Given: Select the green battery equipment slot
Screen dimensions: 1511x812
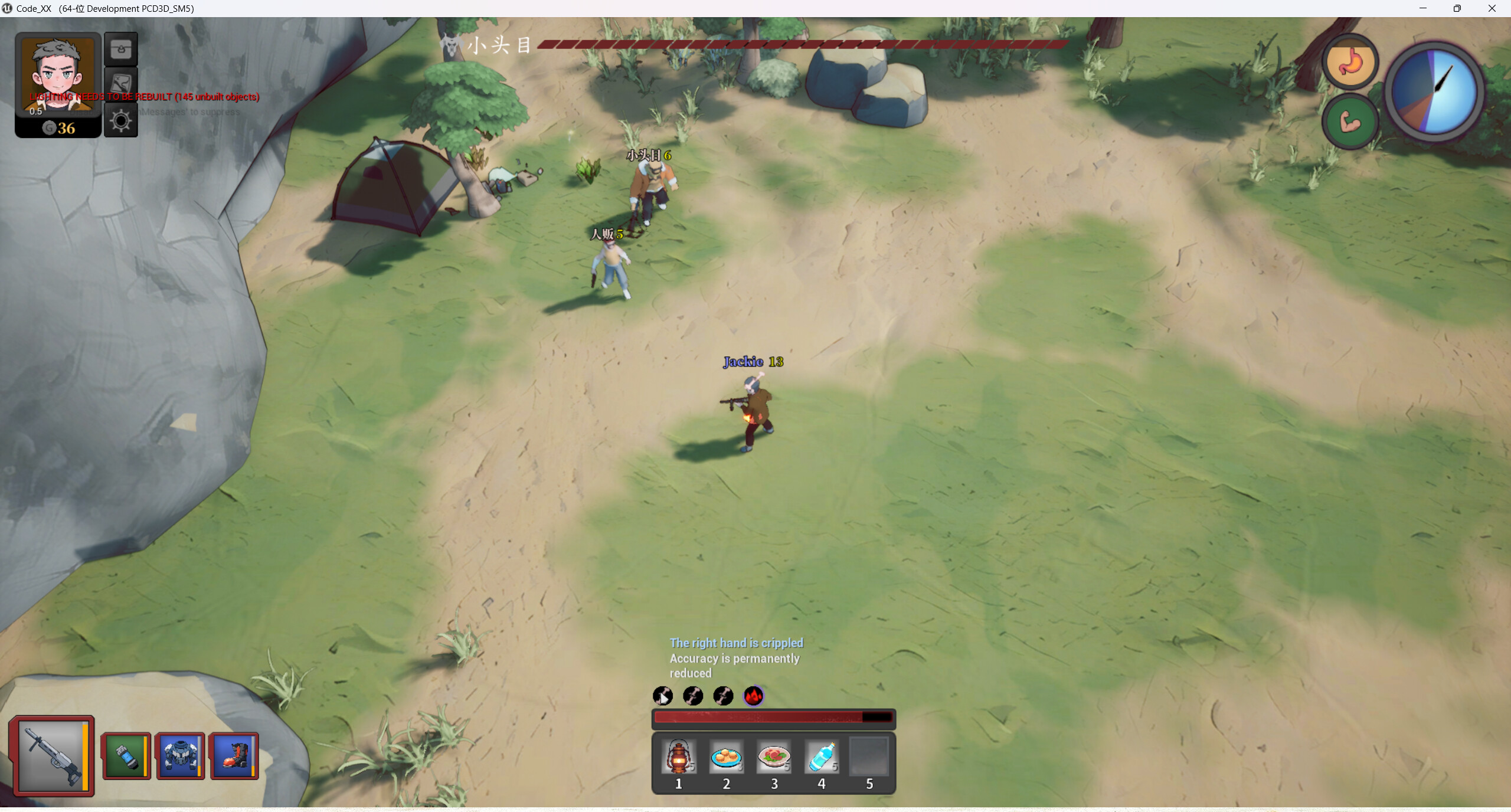Looking at the screenshot, I should [126, 756].
